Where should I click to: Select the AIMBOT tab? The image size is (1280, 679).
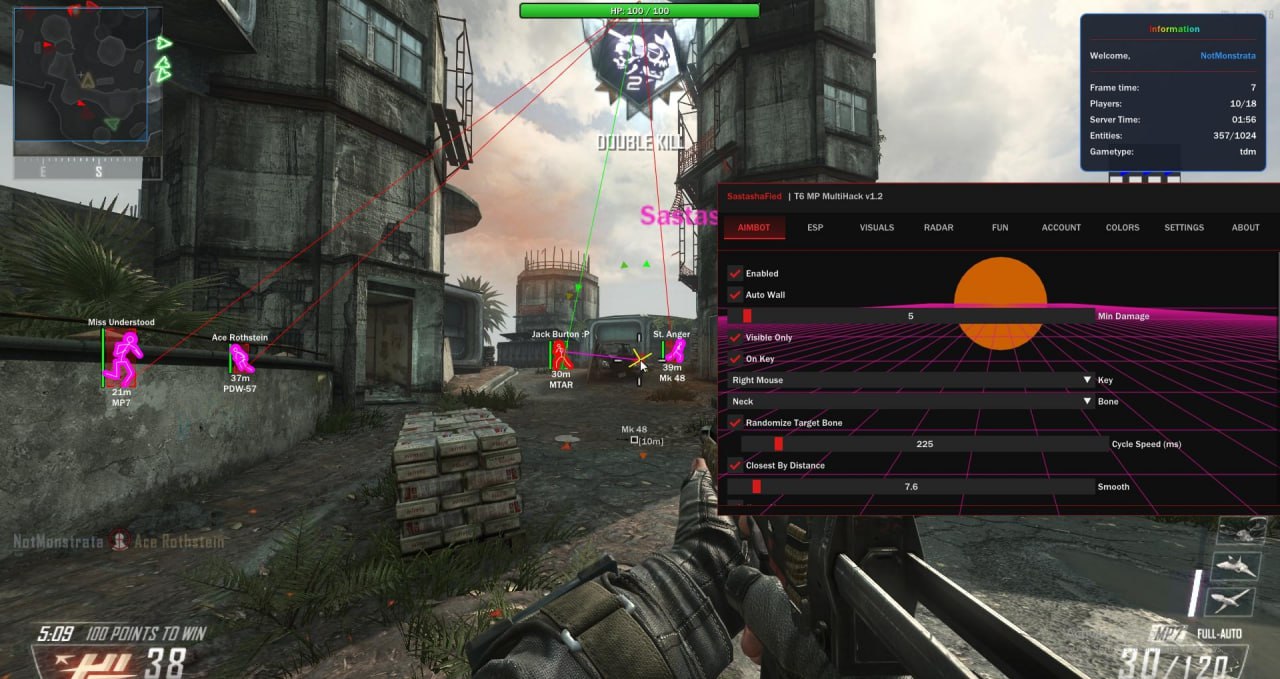754,228
